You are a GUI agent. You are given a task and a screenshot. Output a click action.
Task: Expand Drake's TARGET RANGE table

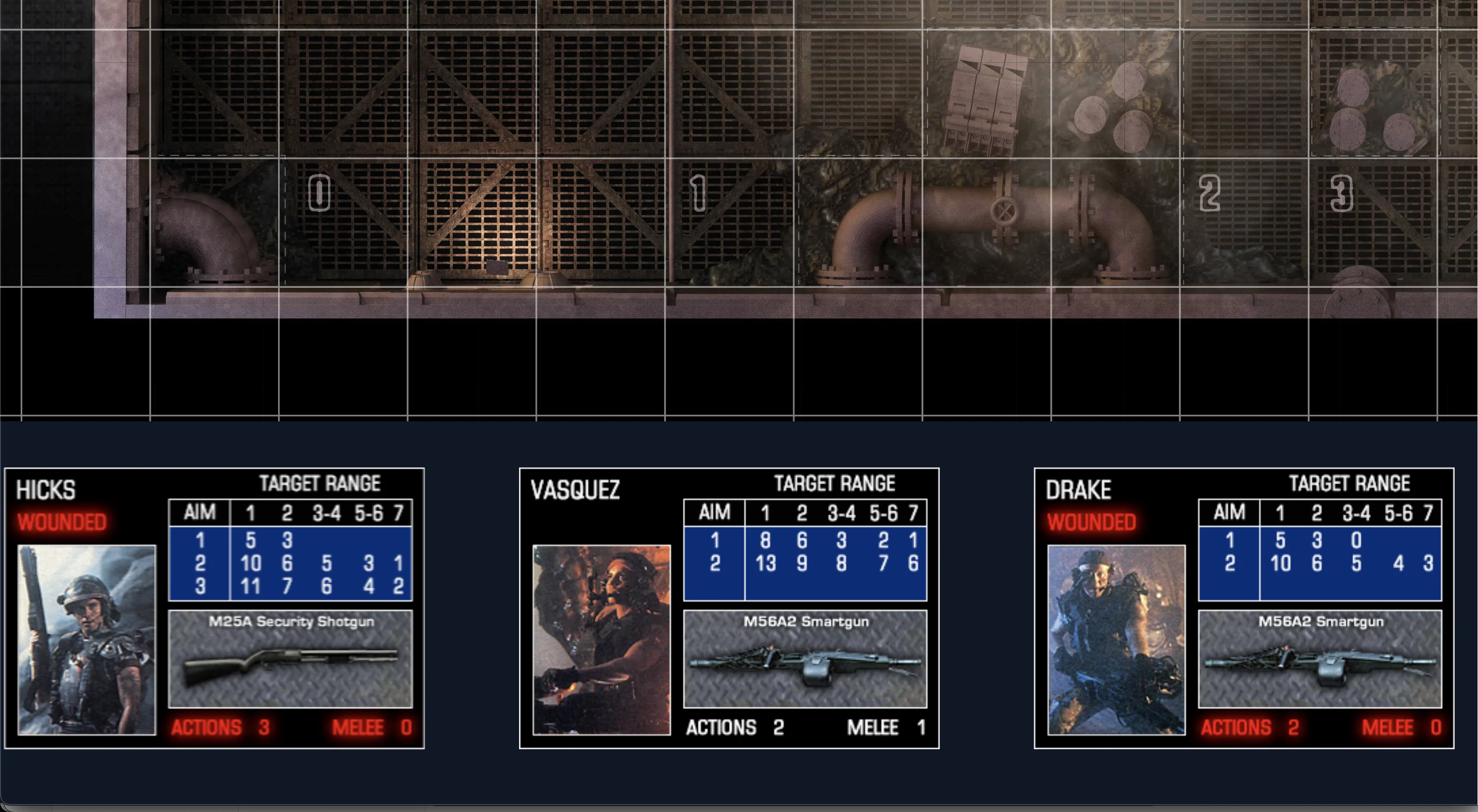[x=1351, y=483]
